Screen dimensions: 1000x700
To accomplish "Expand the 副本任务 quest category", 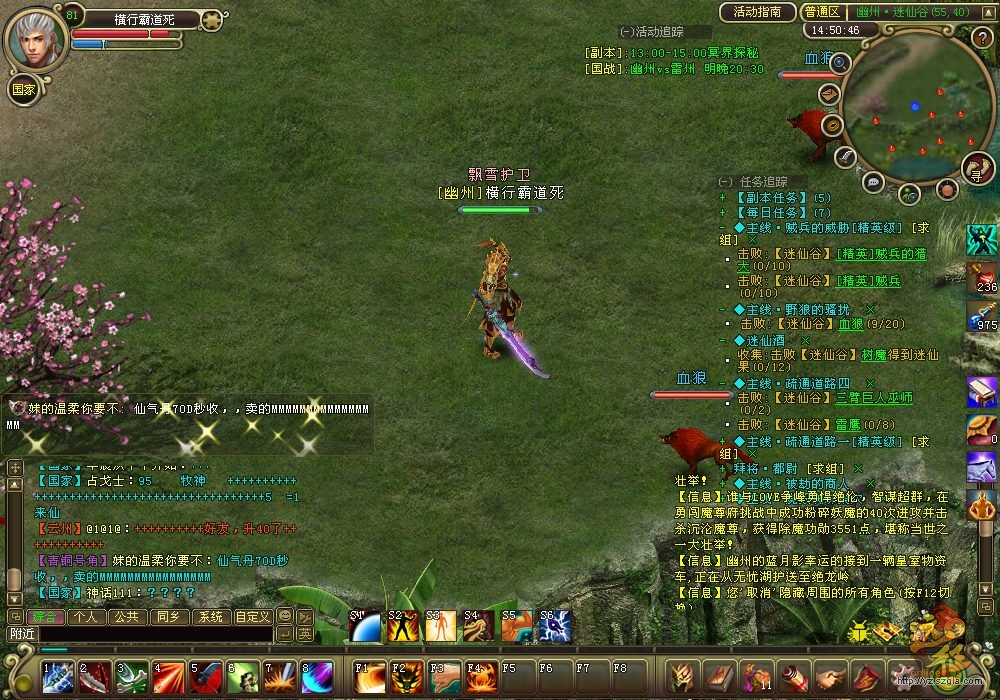I will pos(722,198).
